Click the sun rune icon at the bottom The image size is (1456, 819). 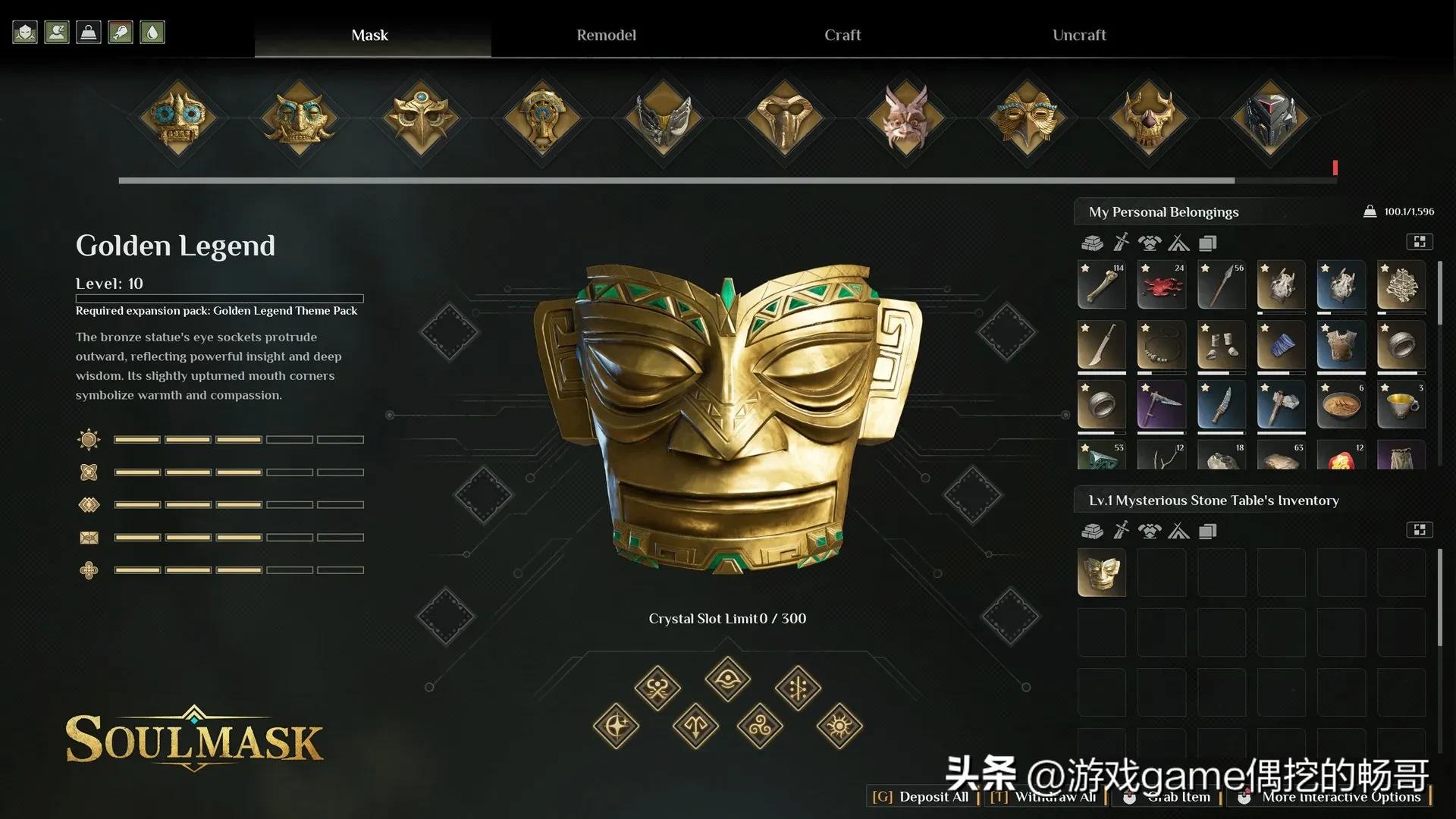(x=839, y=726)
